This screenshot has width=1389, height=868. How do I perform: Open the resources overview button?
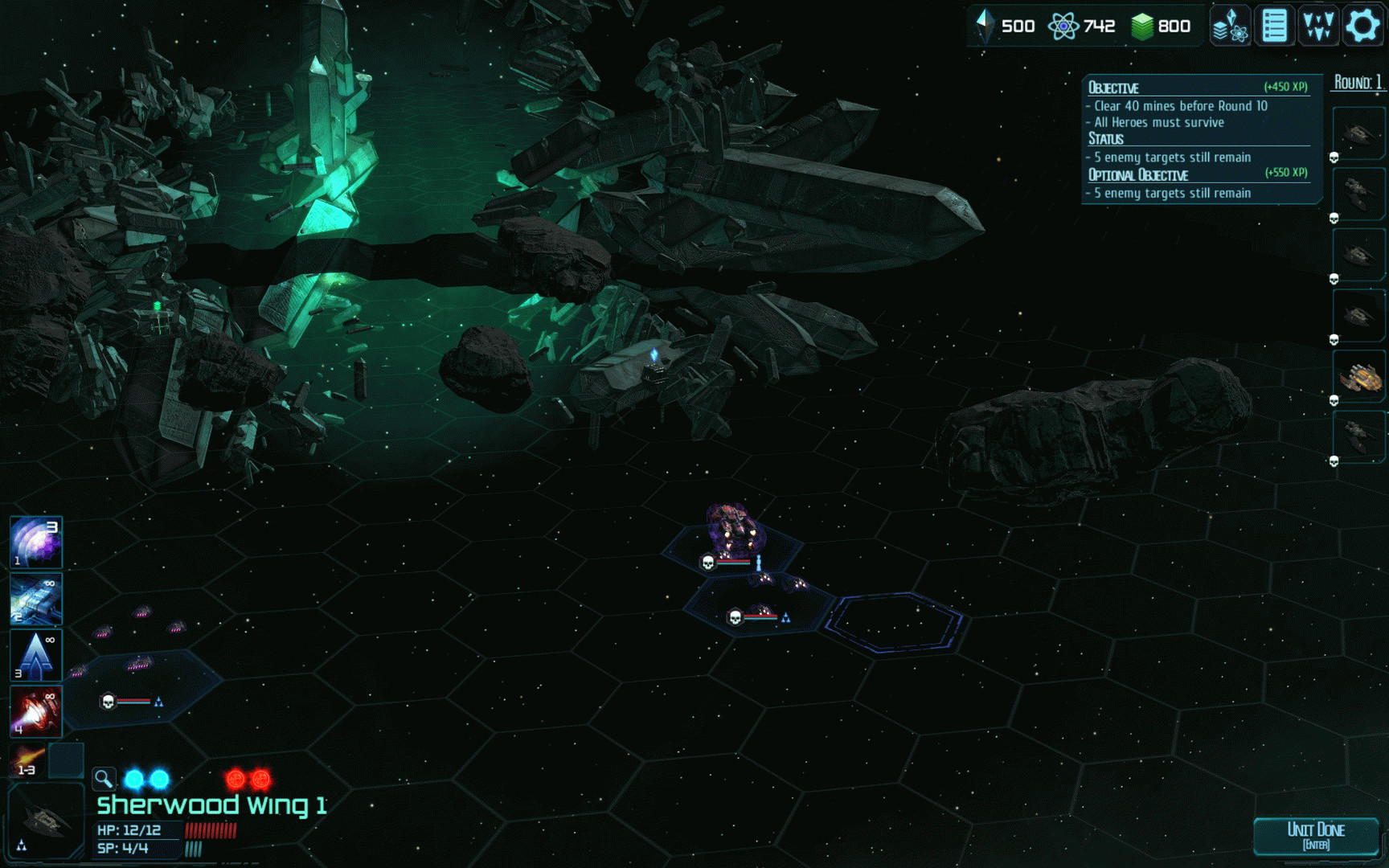(x=1230, y=26)
